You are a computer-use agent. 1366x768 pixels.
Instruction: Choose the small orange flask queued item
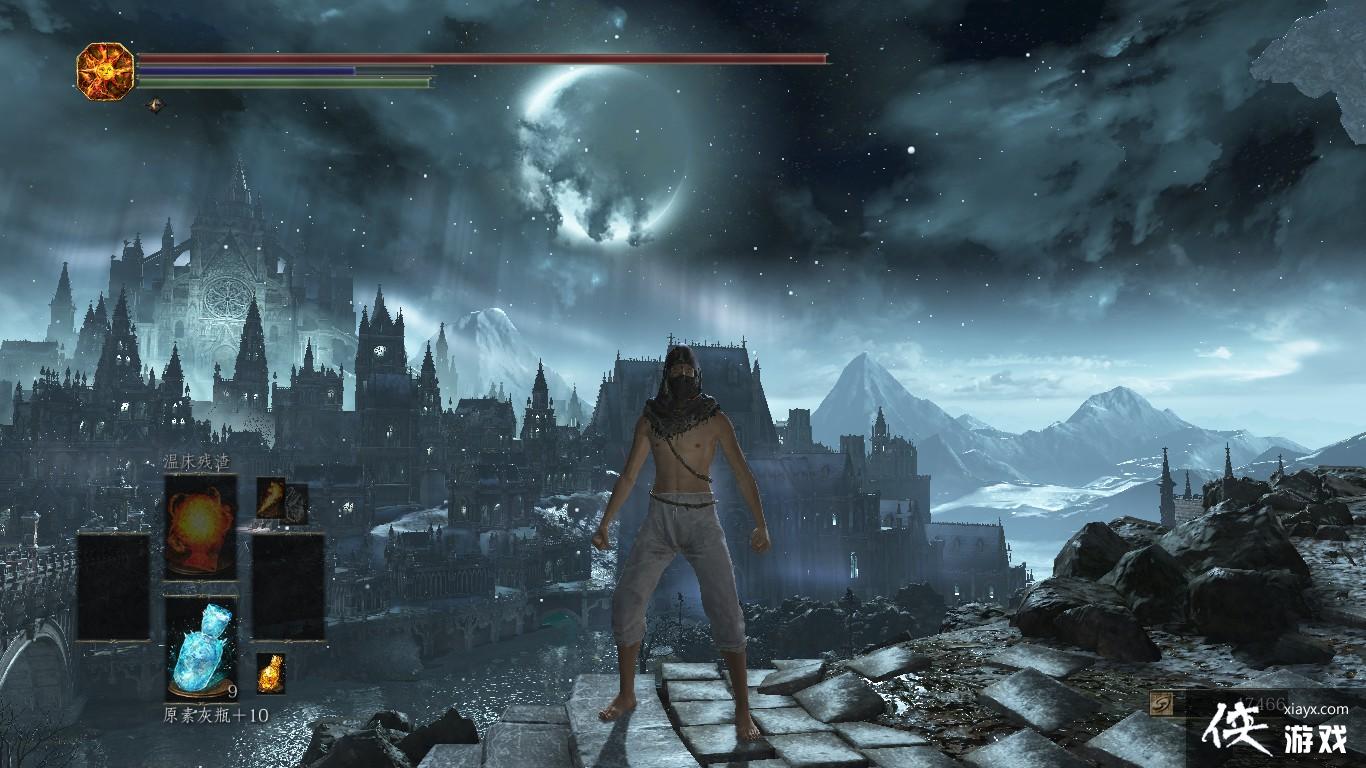[x=270, y=673]
